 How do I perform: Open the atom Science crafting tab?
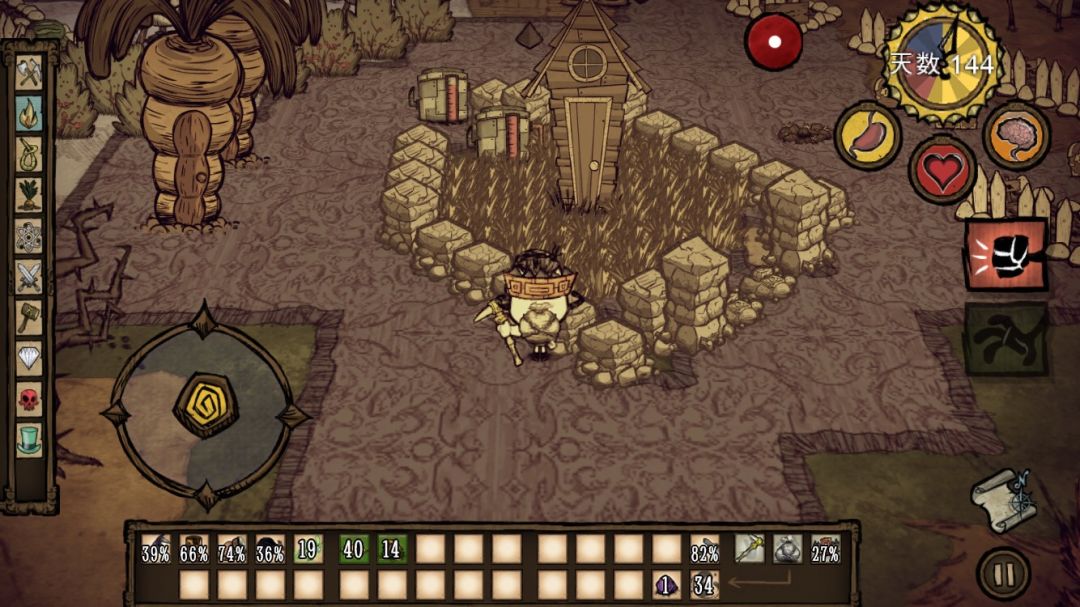(x=29, y=235)
